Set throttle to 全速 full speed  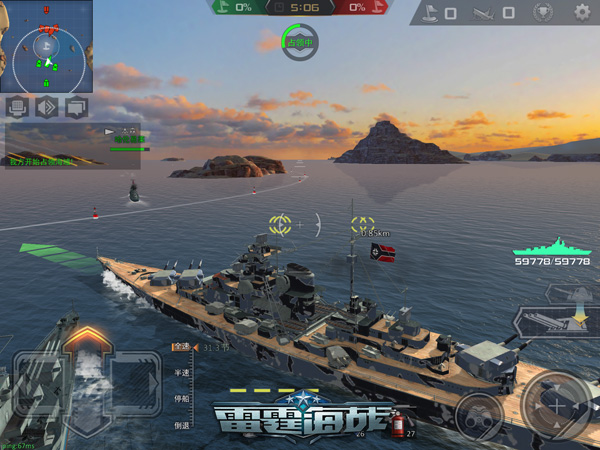point(180,347)
